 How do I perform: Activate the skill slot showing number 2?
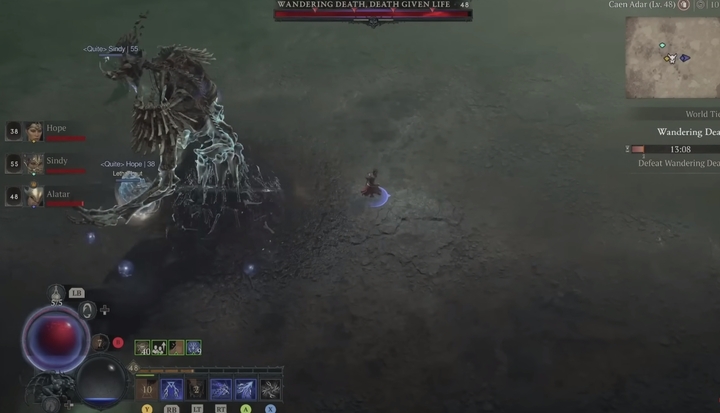197,389
